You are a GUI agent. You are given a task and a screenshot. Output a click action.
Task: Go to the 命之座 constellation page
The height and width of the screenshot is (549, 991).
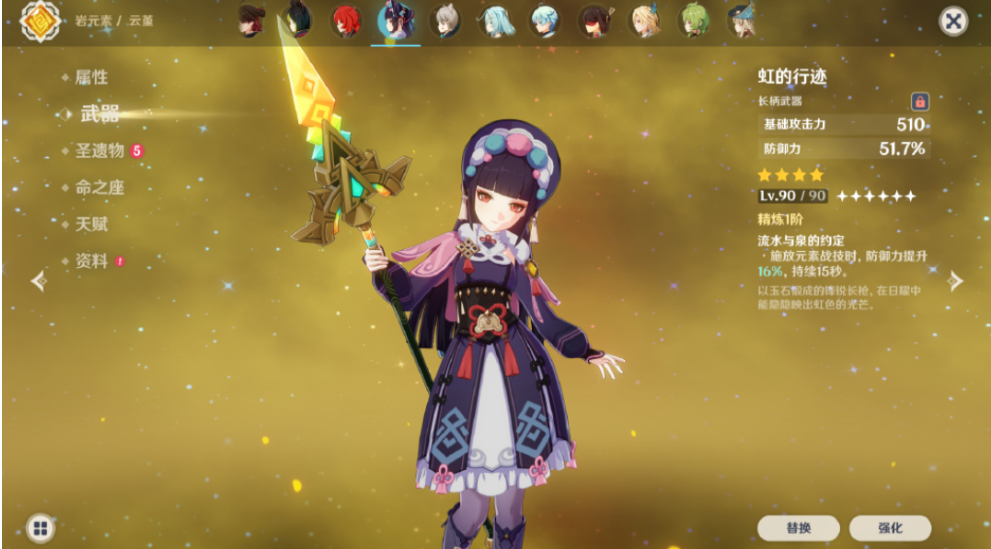click(x=99, y=188)
